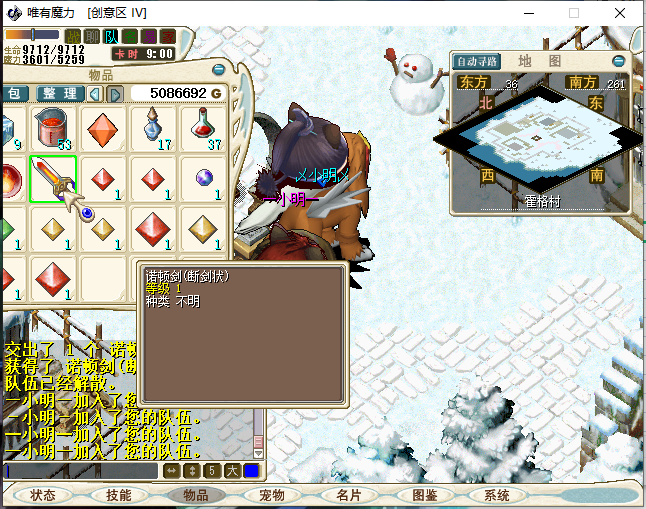
Task: Open the 名片 (Name Card) menu
Action: [x=347, y=495]
